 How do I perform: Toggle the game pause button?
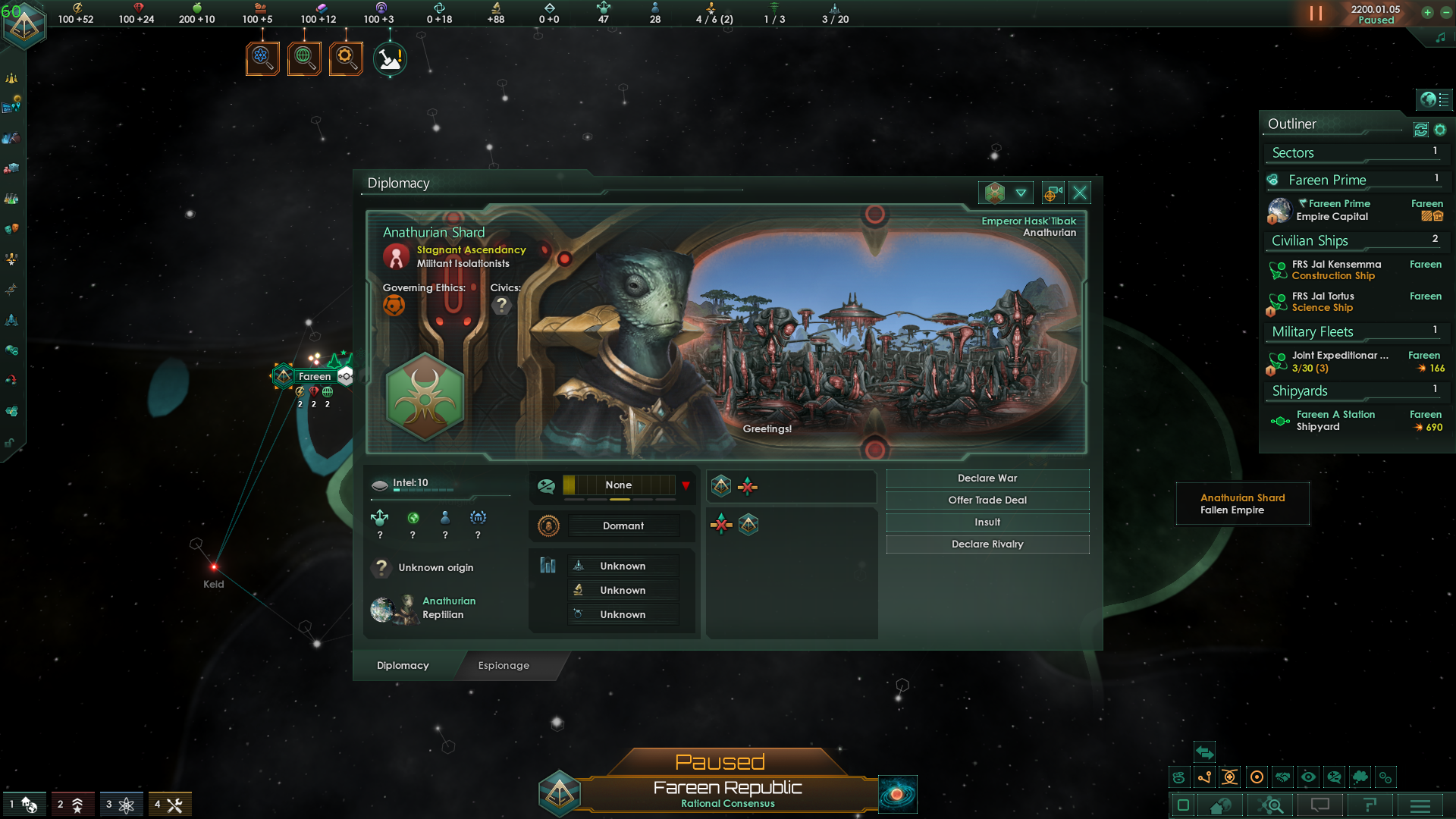[1316, 14]
